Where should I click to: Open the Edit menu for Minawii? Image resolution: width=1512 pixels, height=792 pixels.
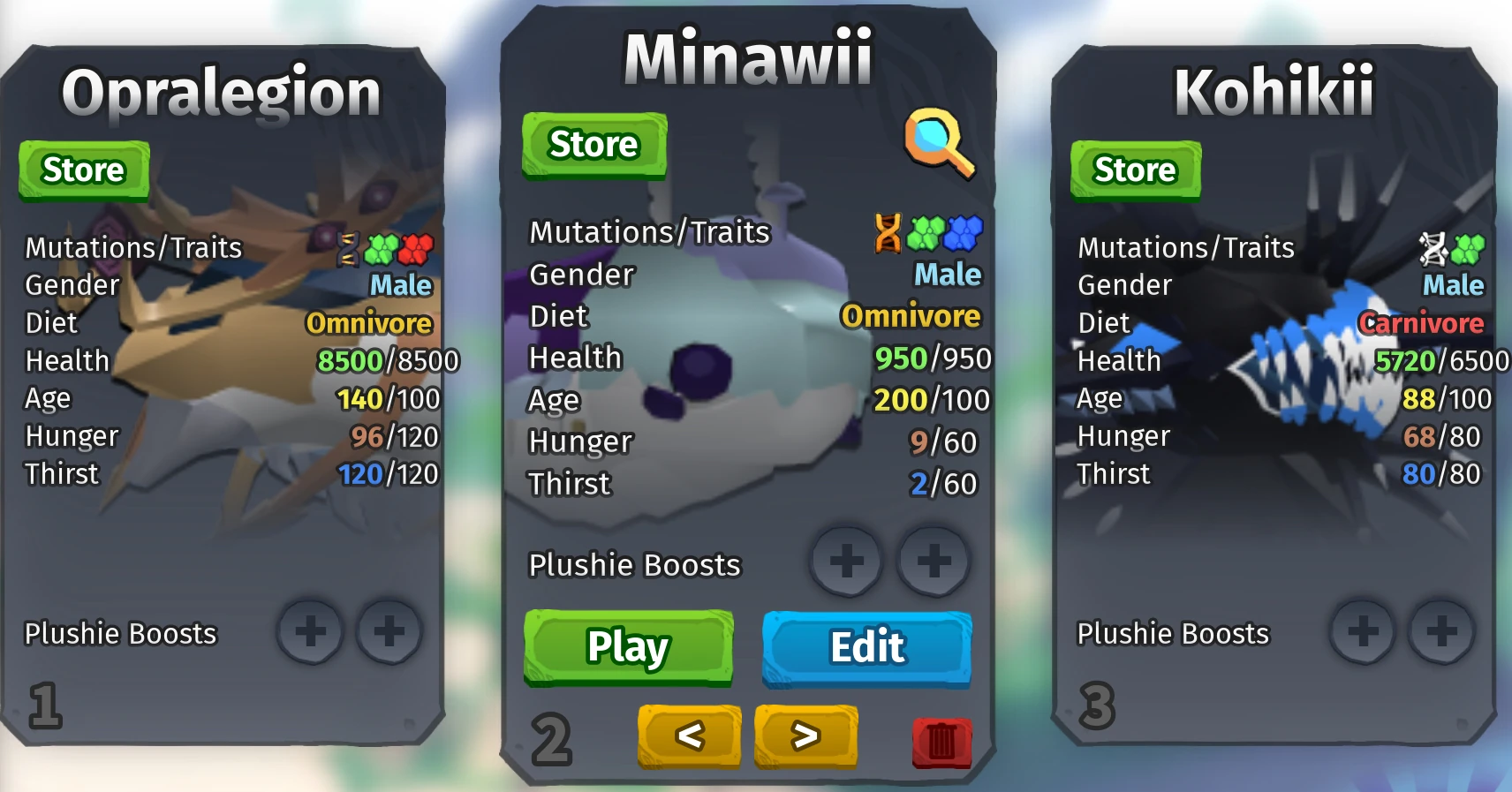(866, 647)
